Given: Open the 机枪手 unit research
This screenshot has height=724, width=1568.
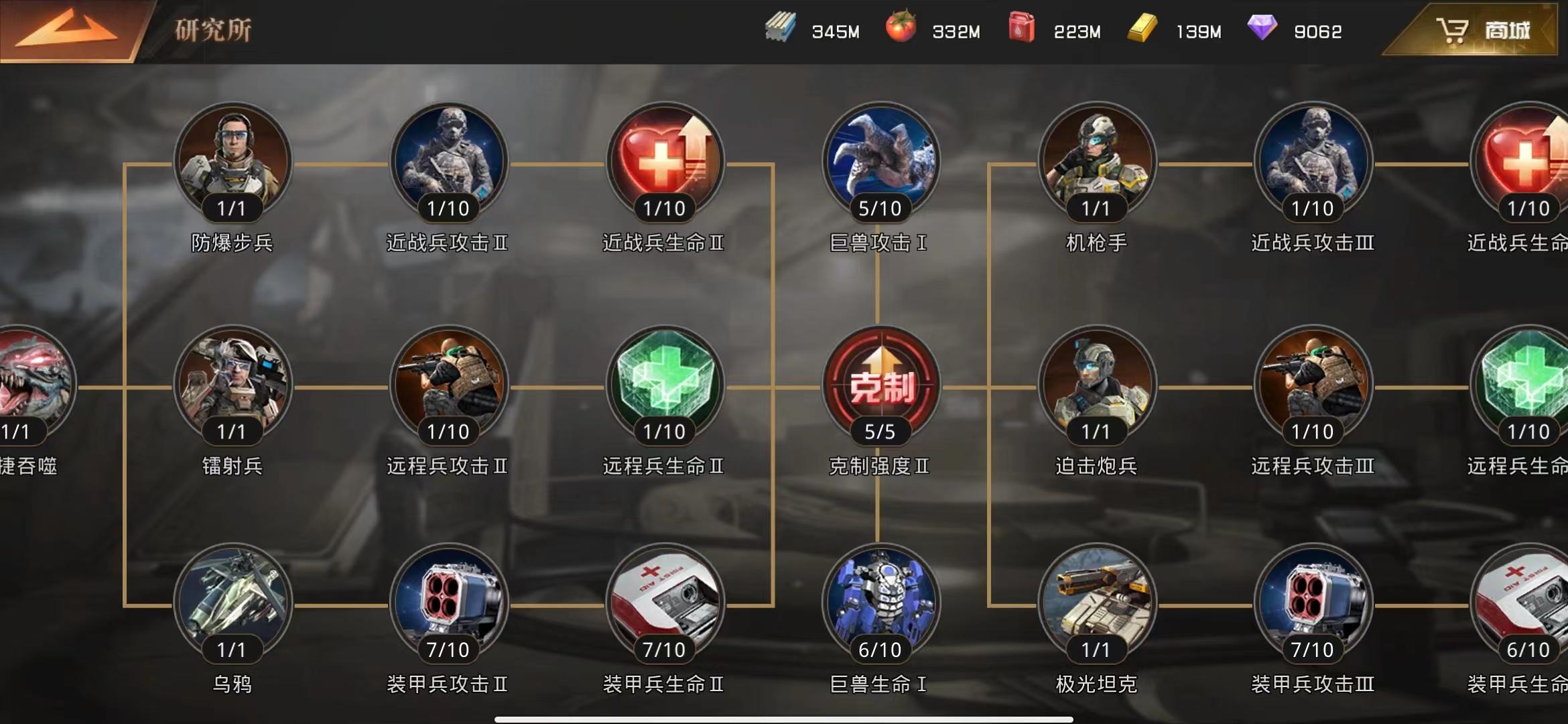Looking at the screenshot, I should (1097, 161).
